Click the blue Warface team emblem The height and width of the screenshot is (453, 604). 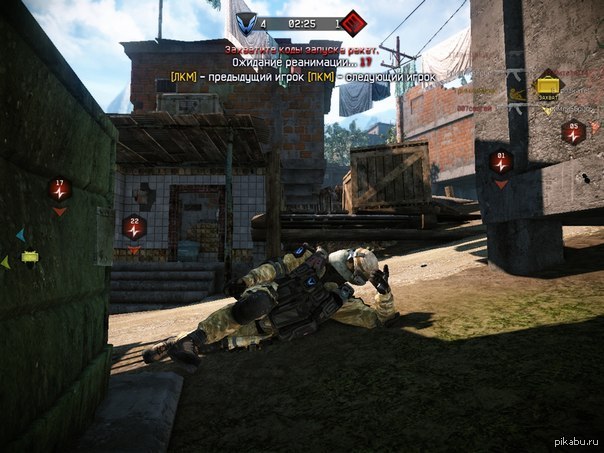pyautogui.click(x=245, y=22)
